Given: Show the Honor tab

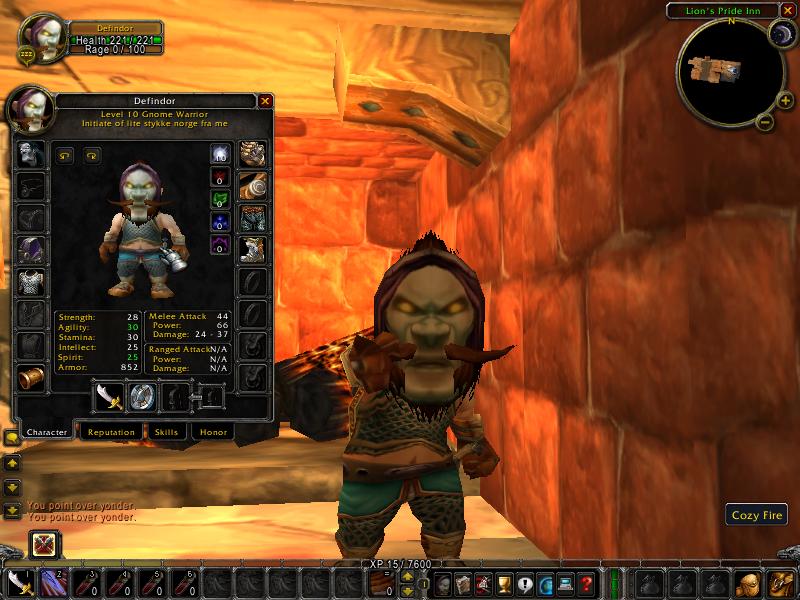Looking at the screenshot, I should [213, 432].
